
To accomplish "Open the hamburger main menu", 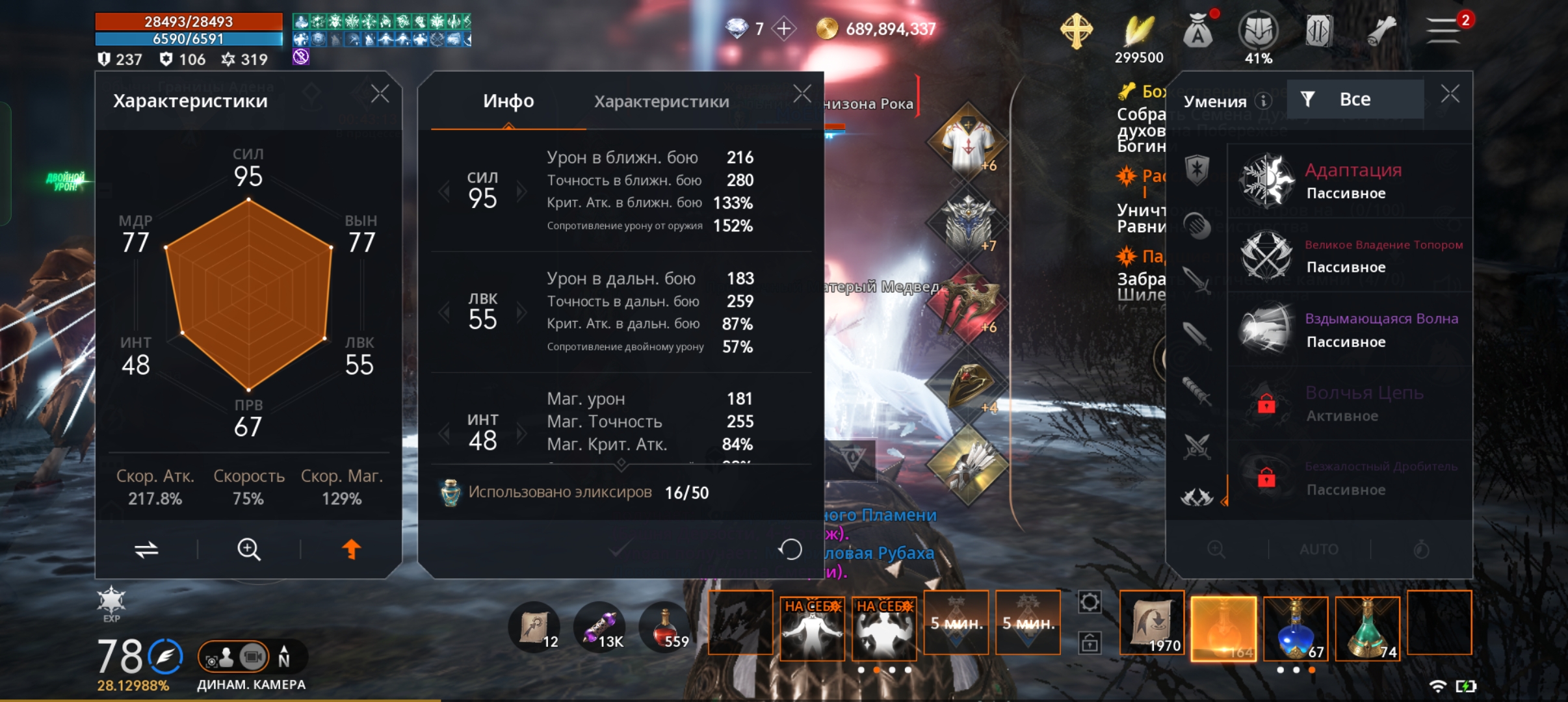I will [x=1443, y=30].
